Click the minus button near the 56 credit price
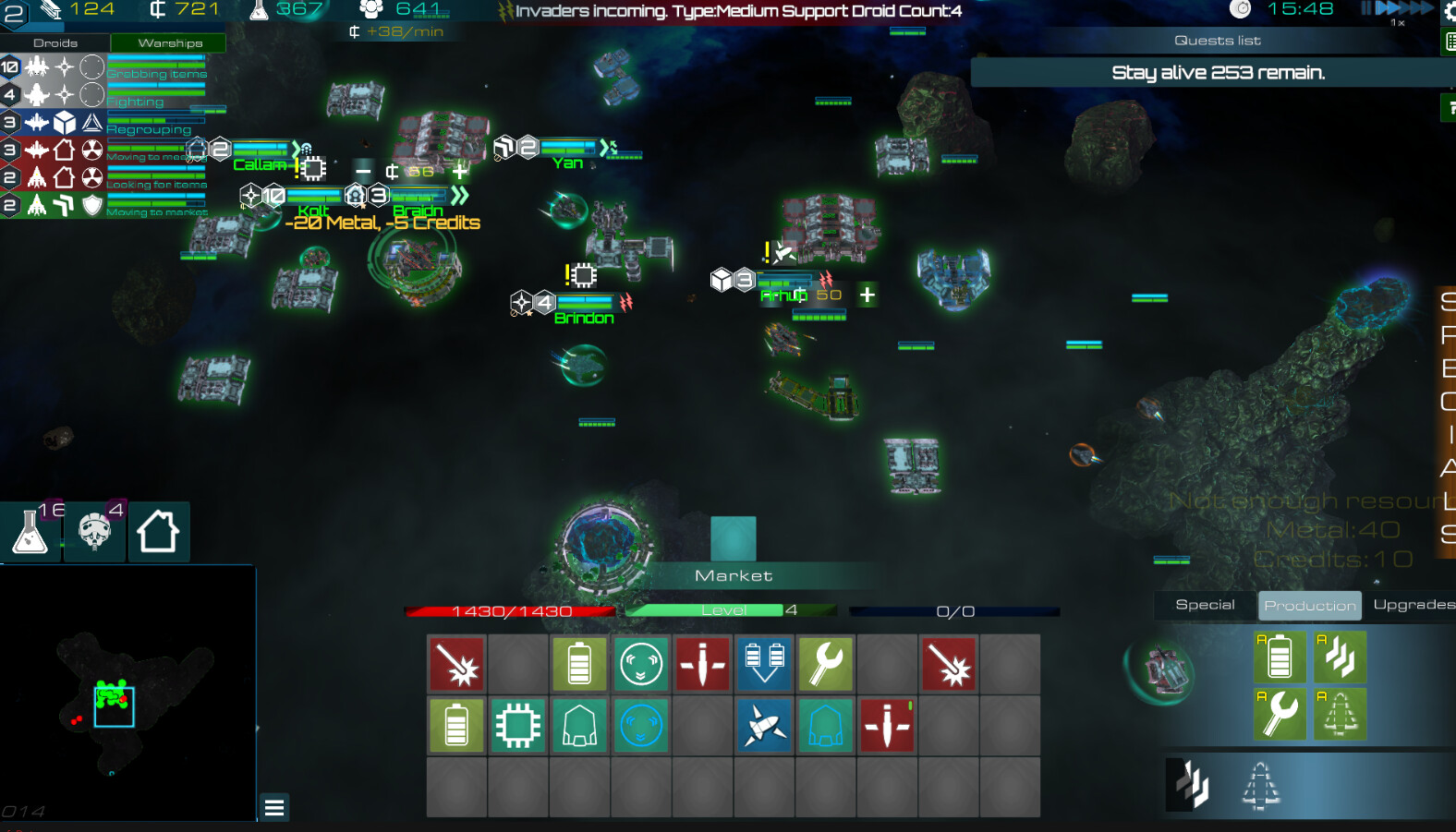Image resolution: width=1456 pixels, height=832 pixels. 362,171
